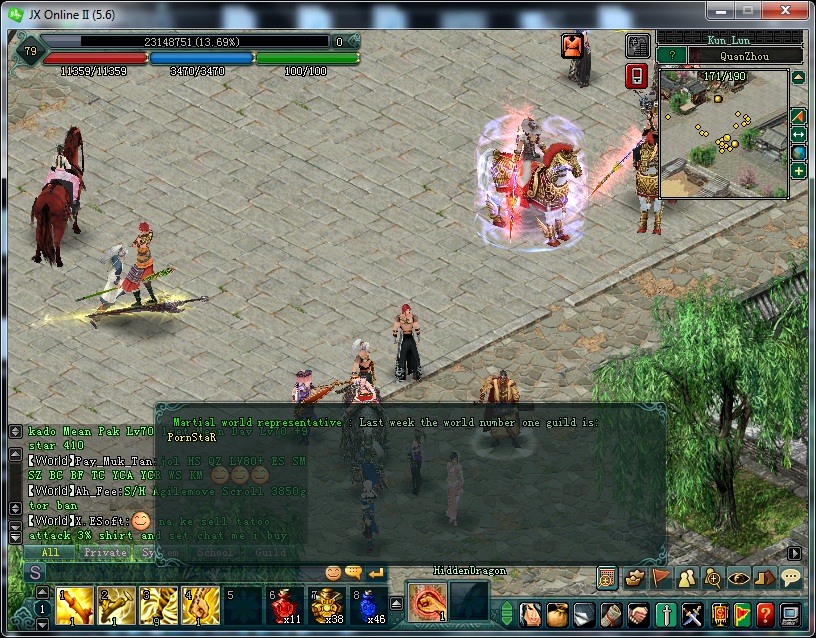Activate the glowing fist skill in slot 4
816x639 pixels.
(x=201, y=605)
